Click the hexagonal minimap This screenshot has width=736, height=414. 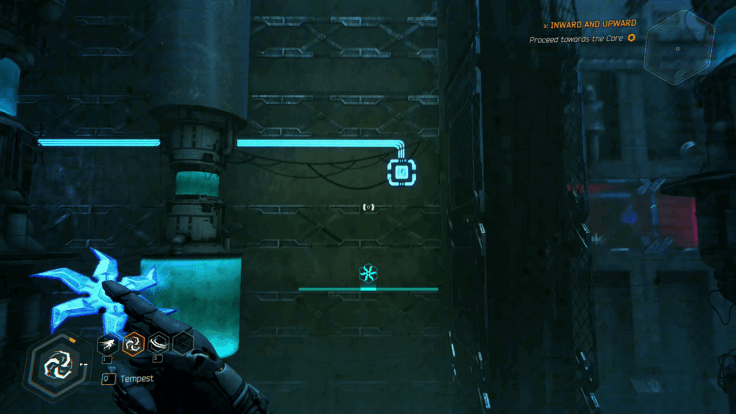[x=679, y=47]
